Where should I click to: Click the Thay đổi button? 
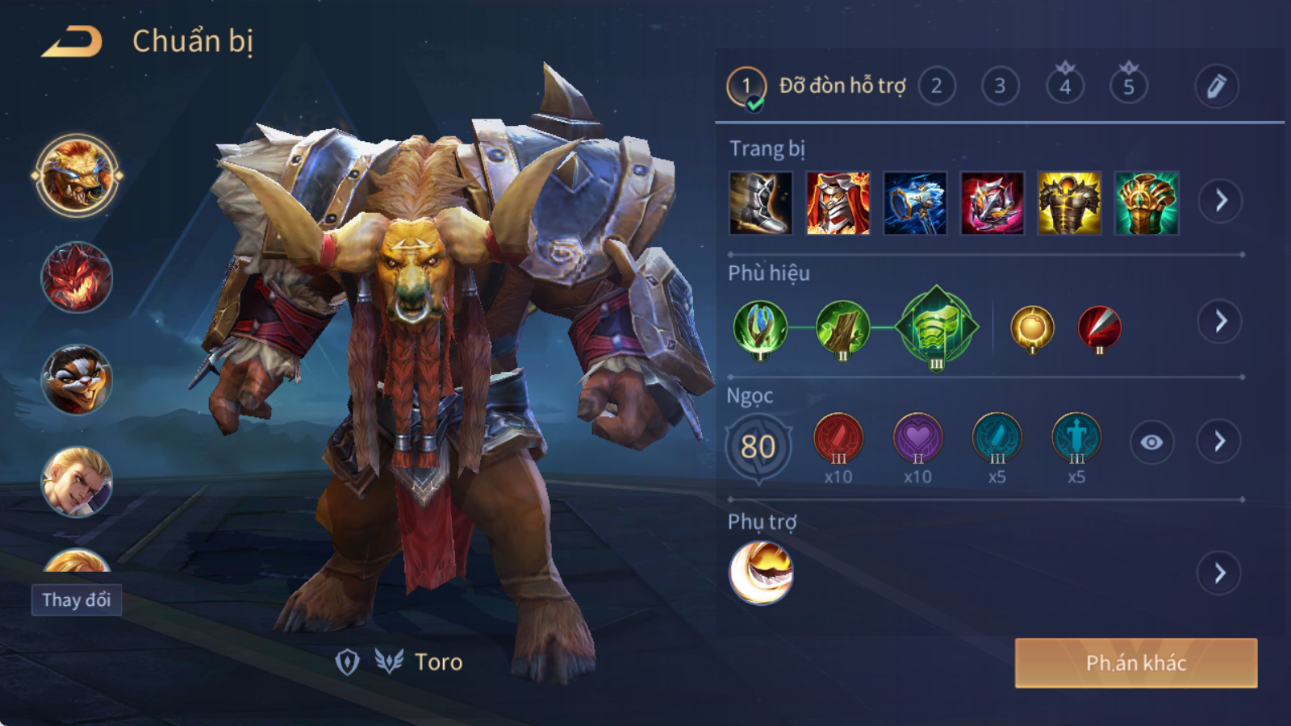76,600
